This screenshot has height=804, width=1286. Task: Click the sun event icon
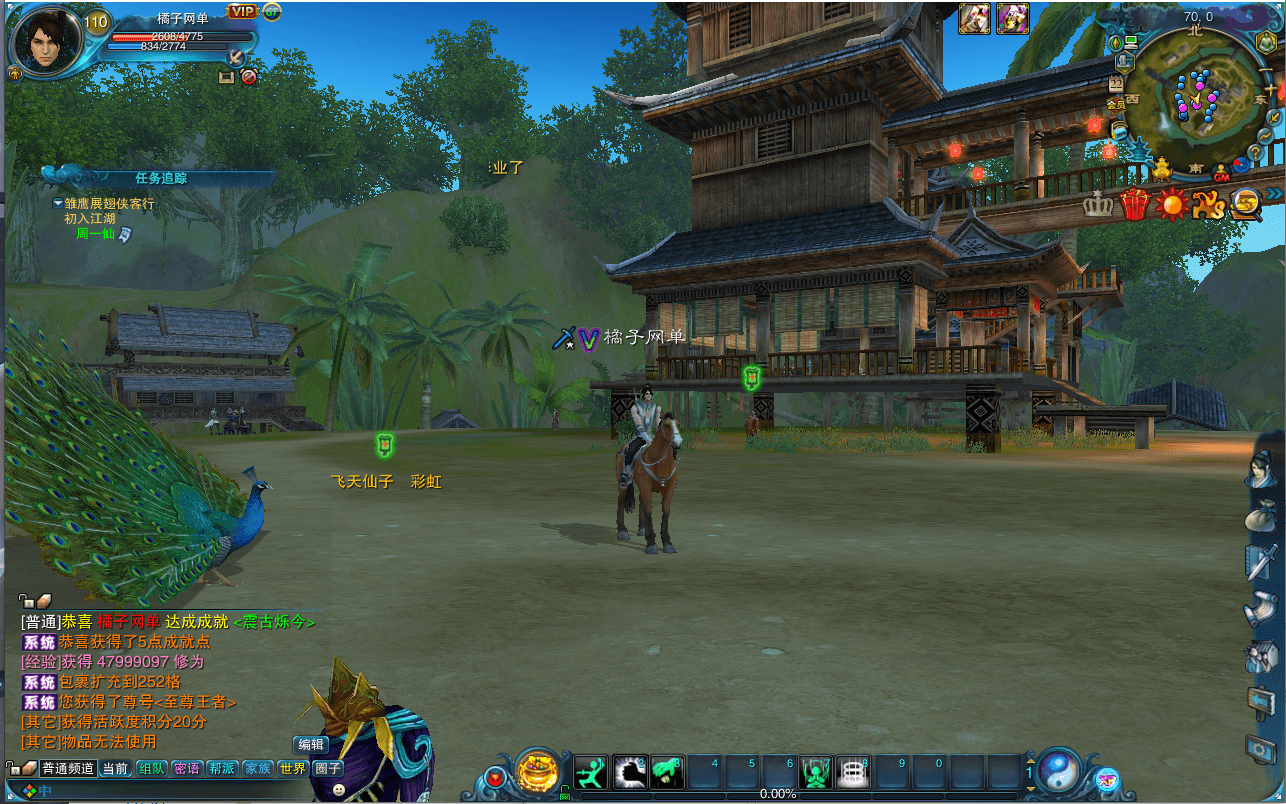tap(1171, 204)
